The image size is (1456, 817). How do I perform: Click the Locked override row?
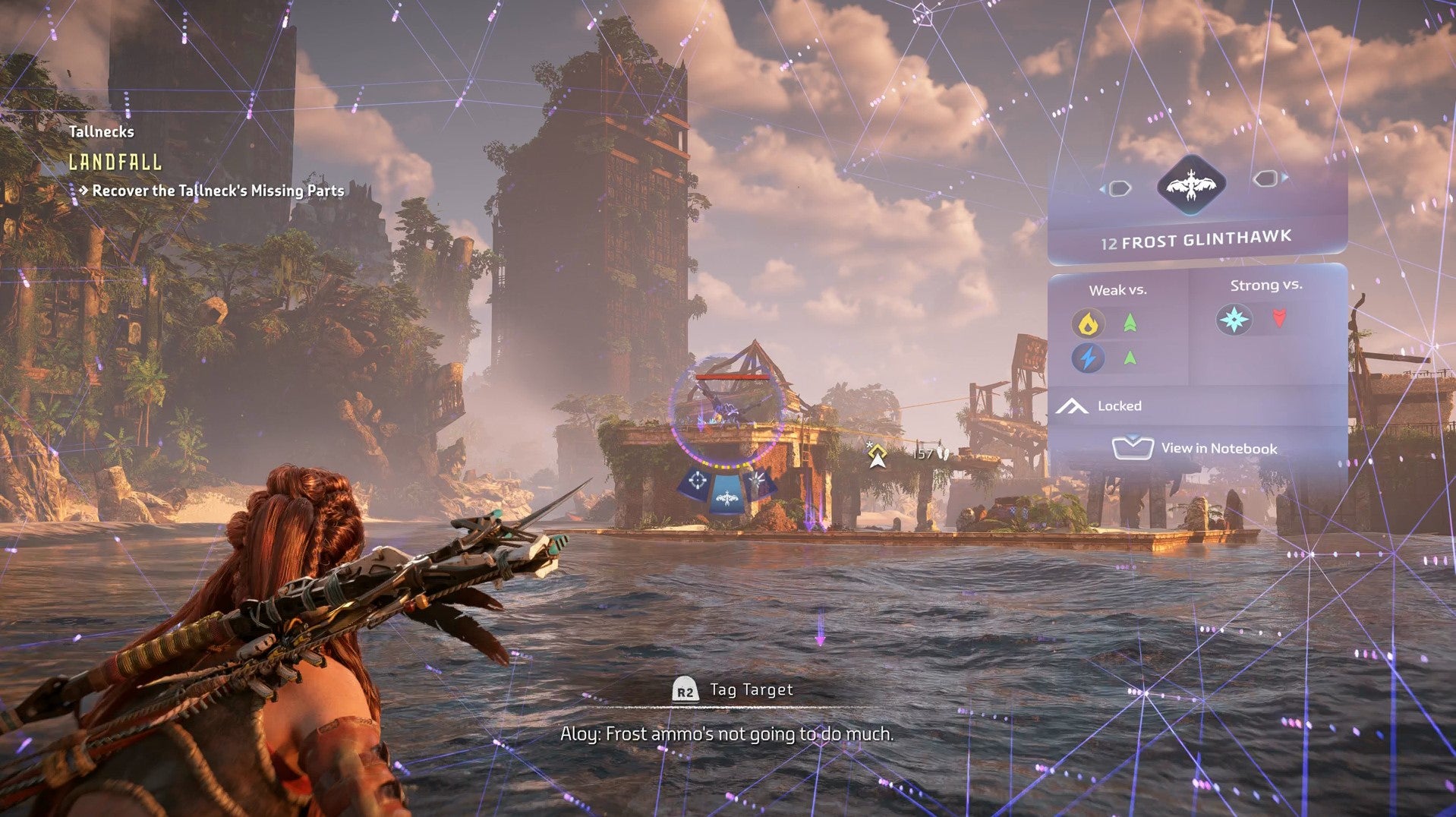[1119, 406]
